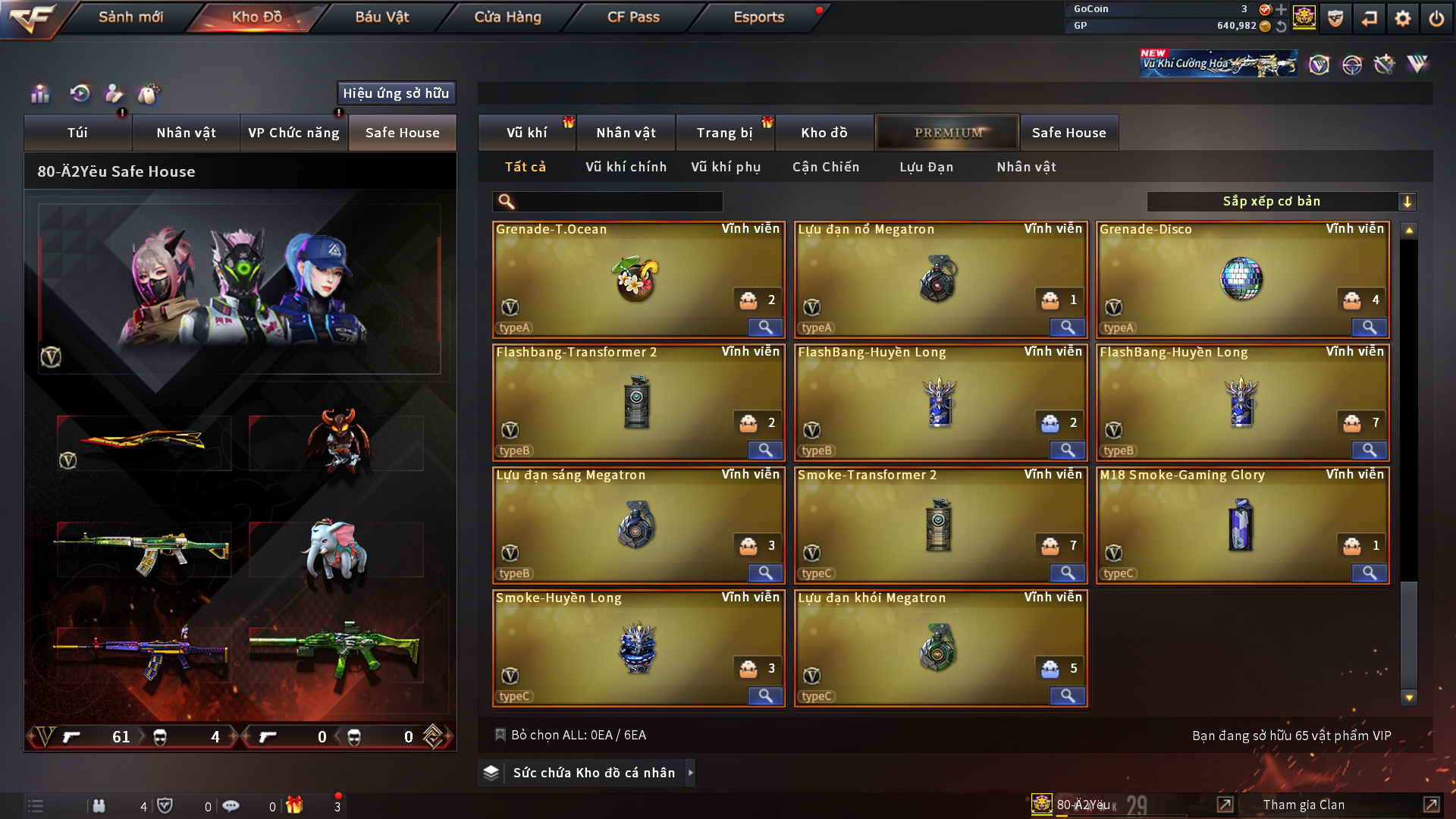Open the Sảnh mới lobby menu
Viewport: 1456px width, 819px height.
coord(130,17)
